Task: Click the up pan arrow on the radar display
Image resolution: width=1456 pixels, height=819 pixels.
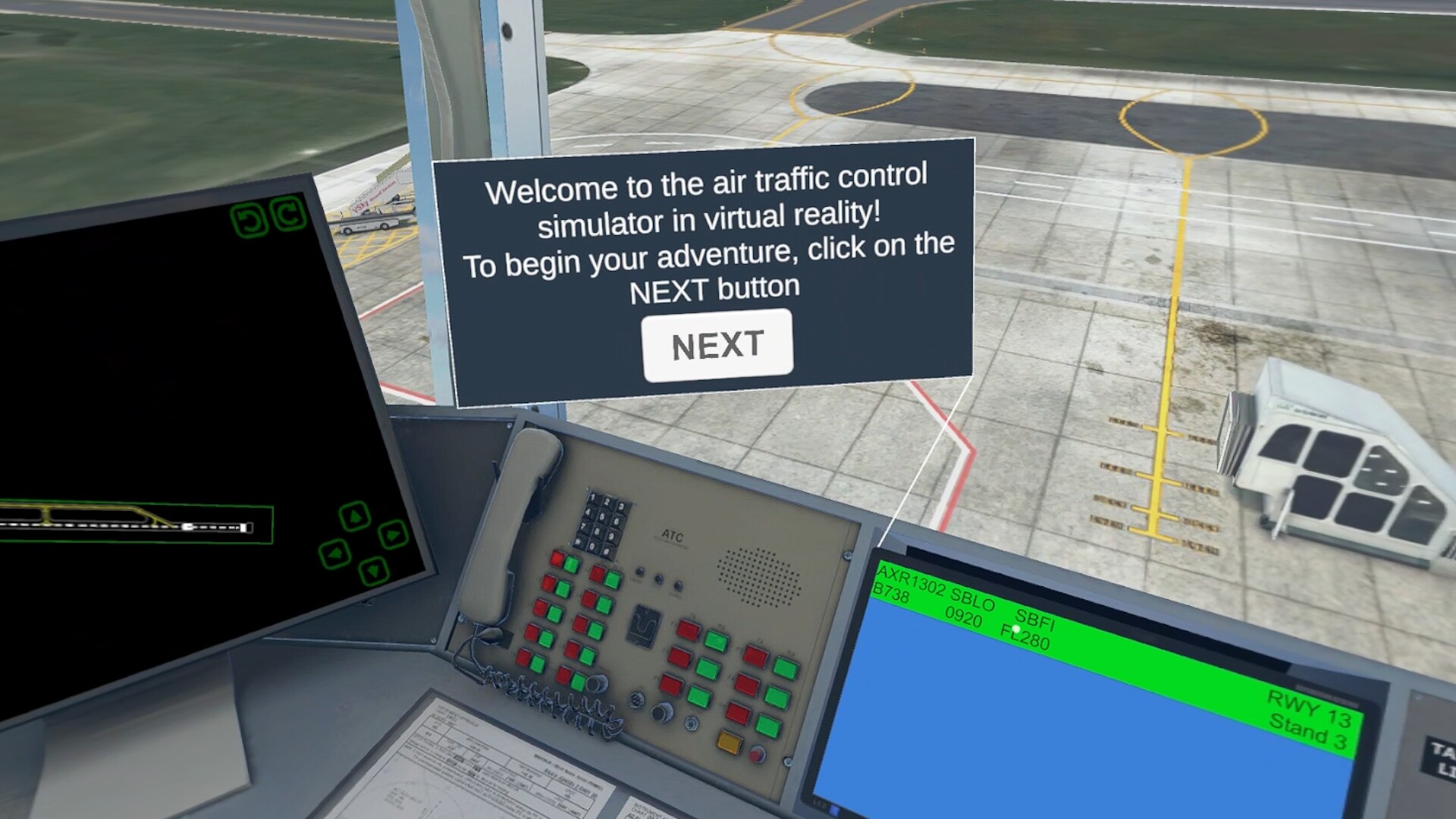Action: [355, 516]
